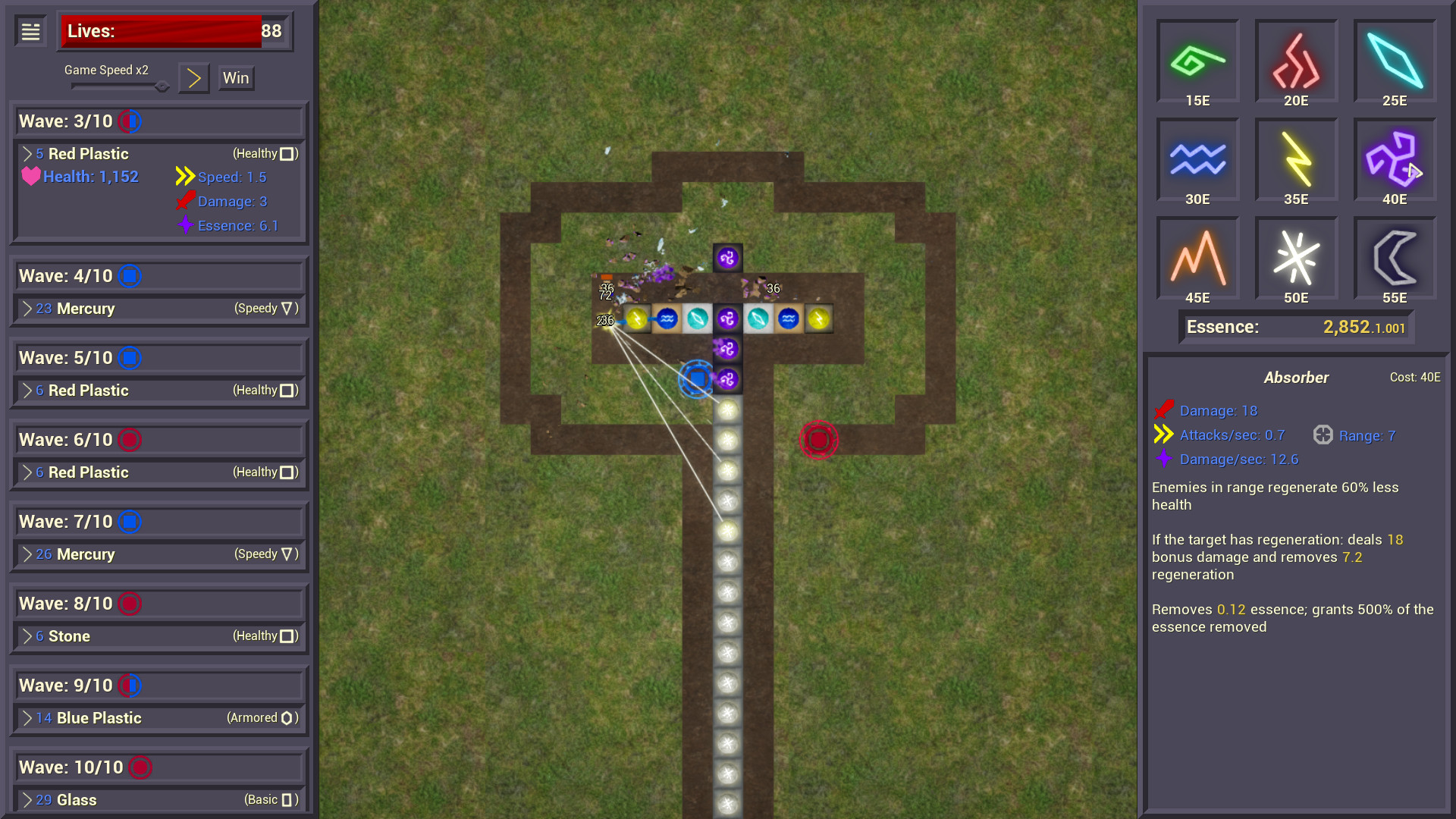Select the green 15E tower icon
This screenshot has height=819, width=1456.
1197,62
